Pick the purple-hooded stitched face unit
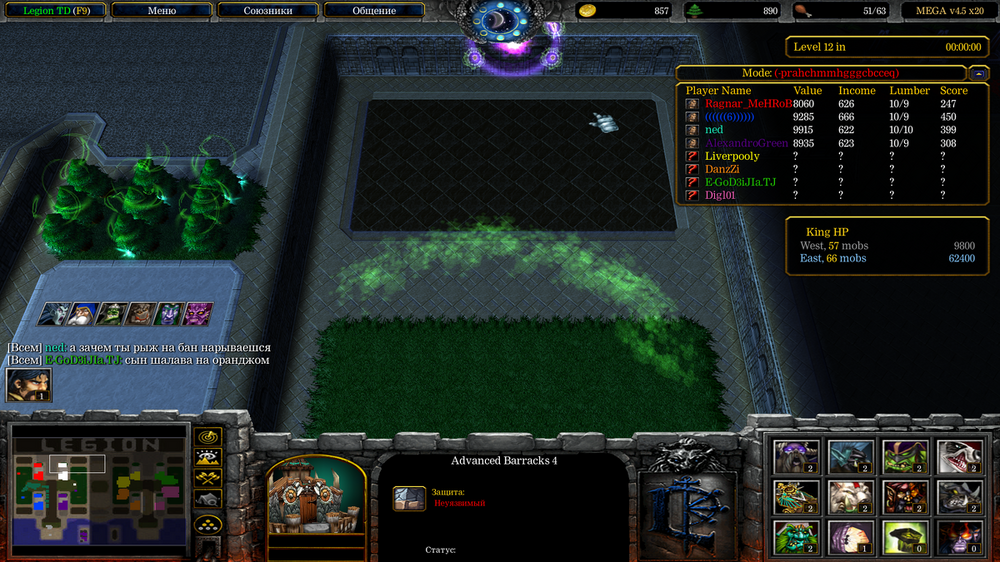This screenshot has width=1000, height=562. click(850, 537)
